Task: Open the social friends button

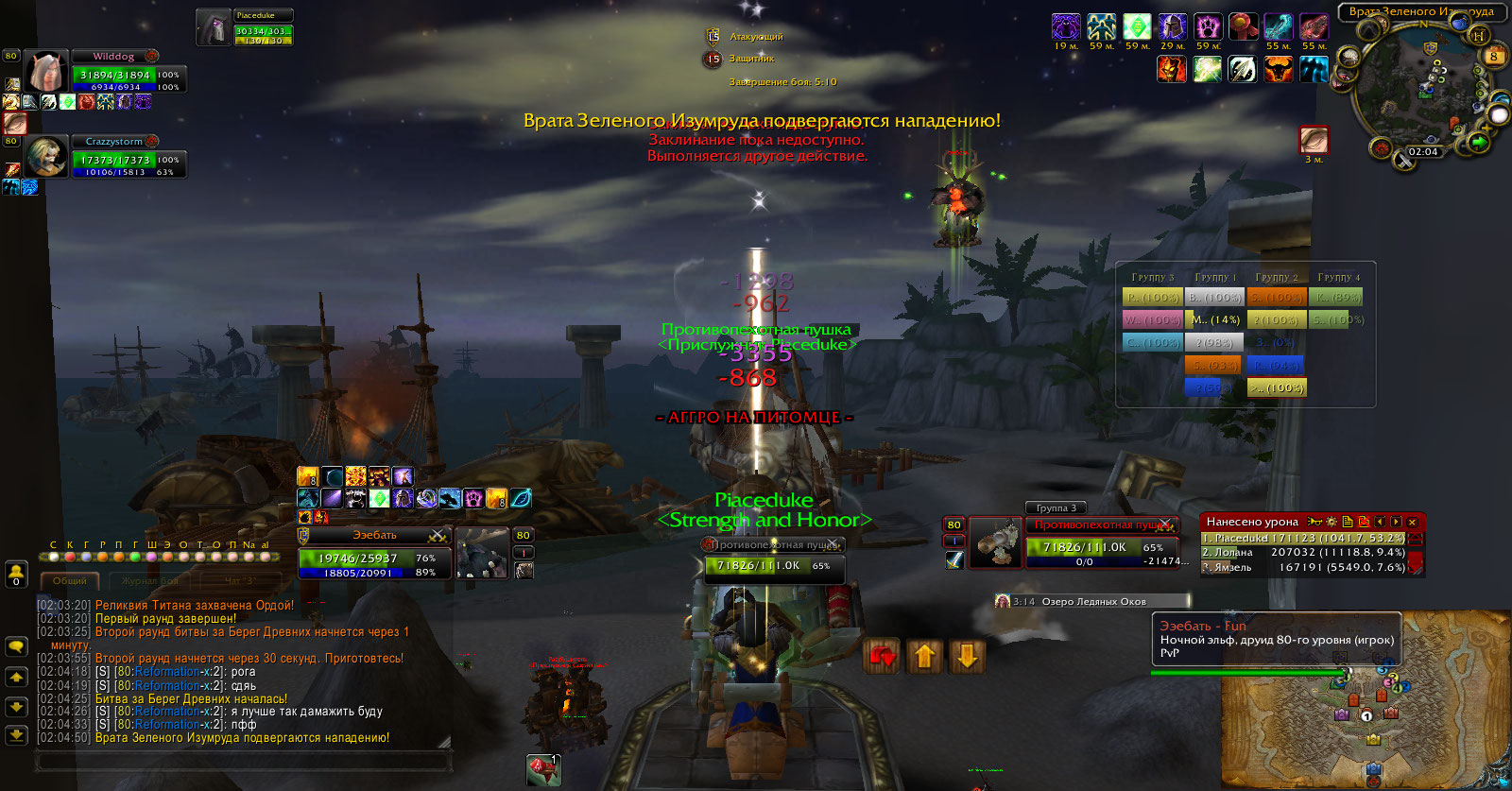Action: pos(16,573)
